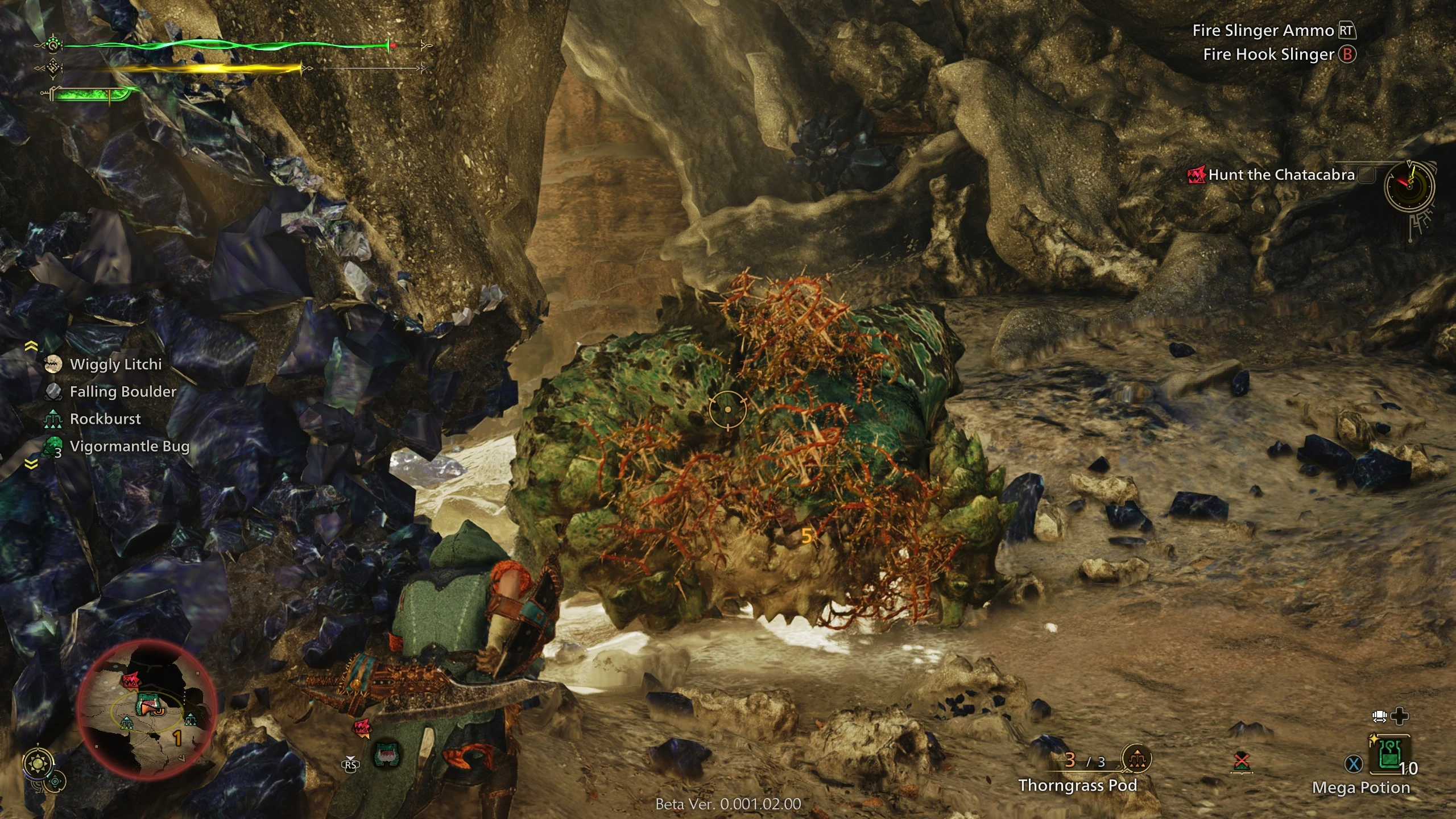Select the Thorngrass Pod slinger ammo icon
The width and height of the screenshot is (1456, 819).
pos(1136,759)
